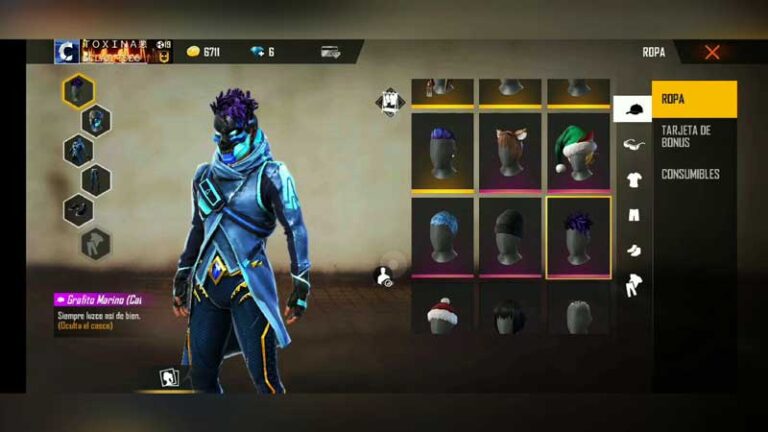This screenshot has width=768, height=432.
Task: Open the Tarjeta de Bonus section
Action: [685, 136]
